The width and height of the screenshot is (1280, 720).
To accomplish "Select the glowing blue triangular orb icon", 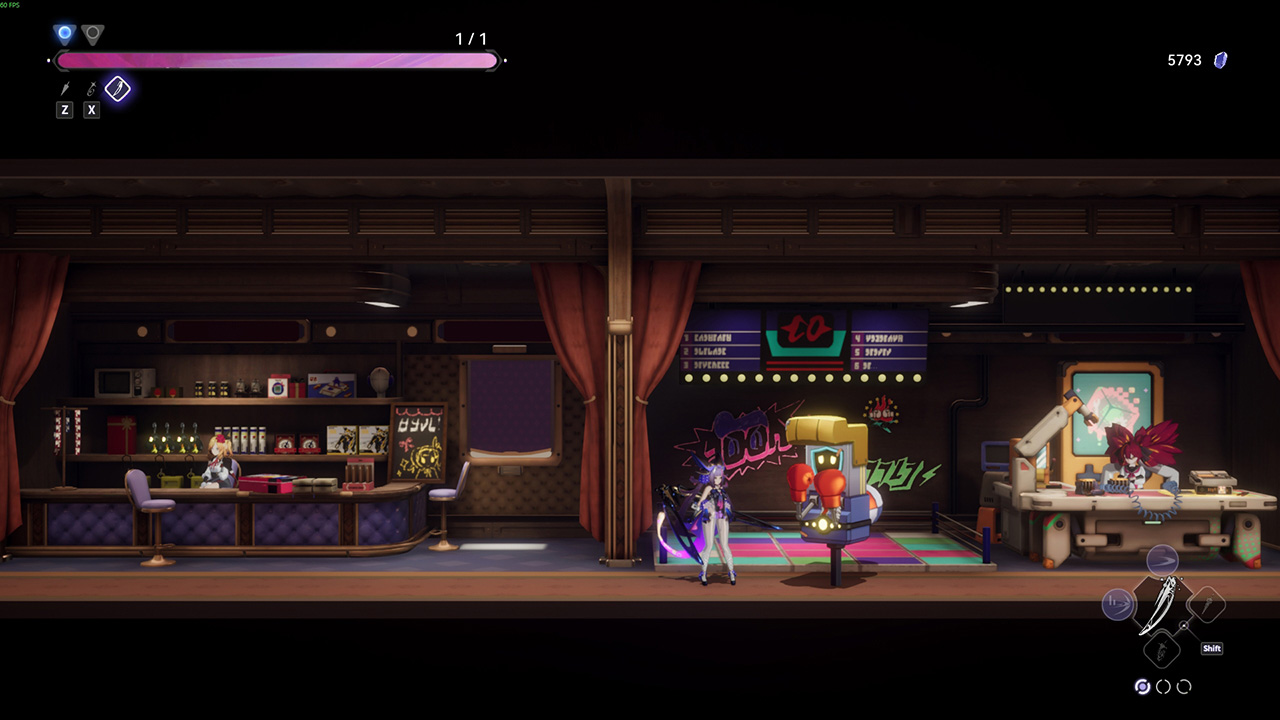I will pyautogui.click(x=65, y=34).
